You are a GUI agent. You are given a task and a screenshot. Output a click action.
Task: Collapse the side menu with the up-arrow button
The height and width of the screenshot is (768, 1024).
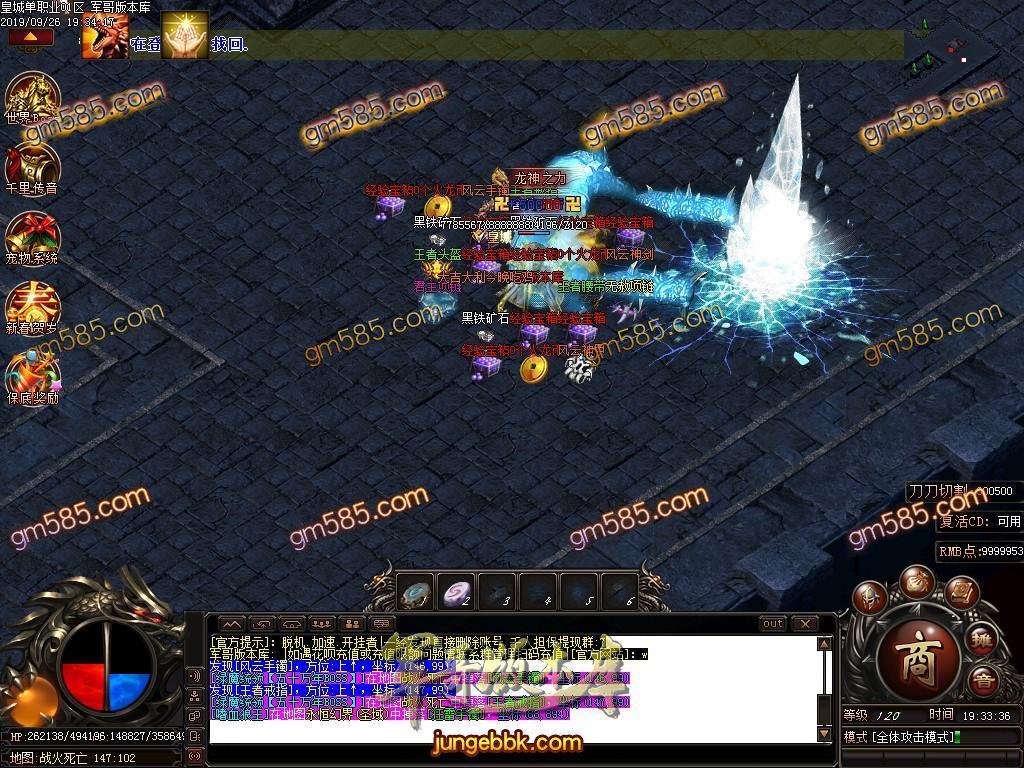coord(31,37)
